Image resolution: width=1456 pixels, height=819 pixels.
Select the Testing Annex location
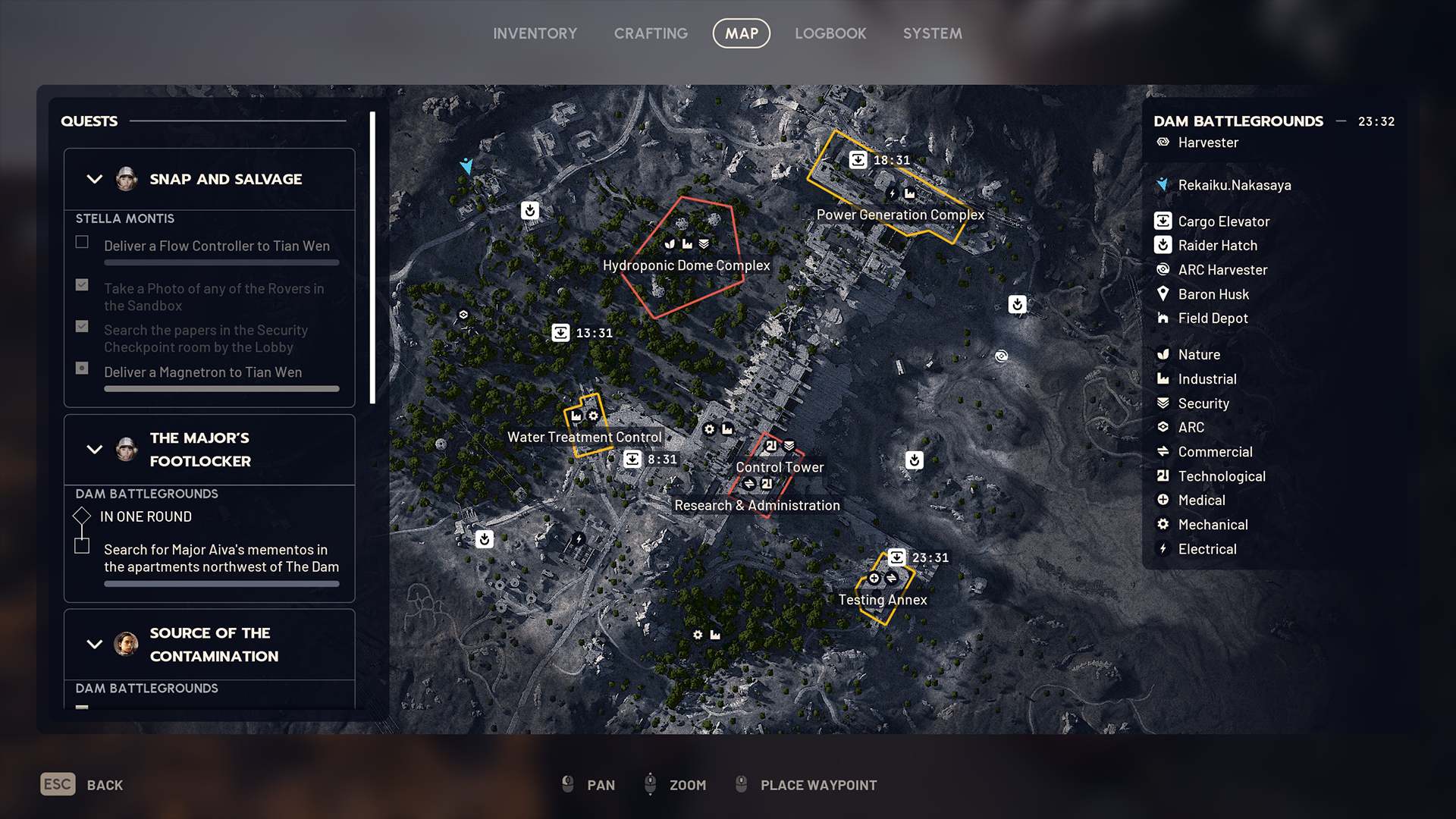pyautogui.click(x=883, y=600)
